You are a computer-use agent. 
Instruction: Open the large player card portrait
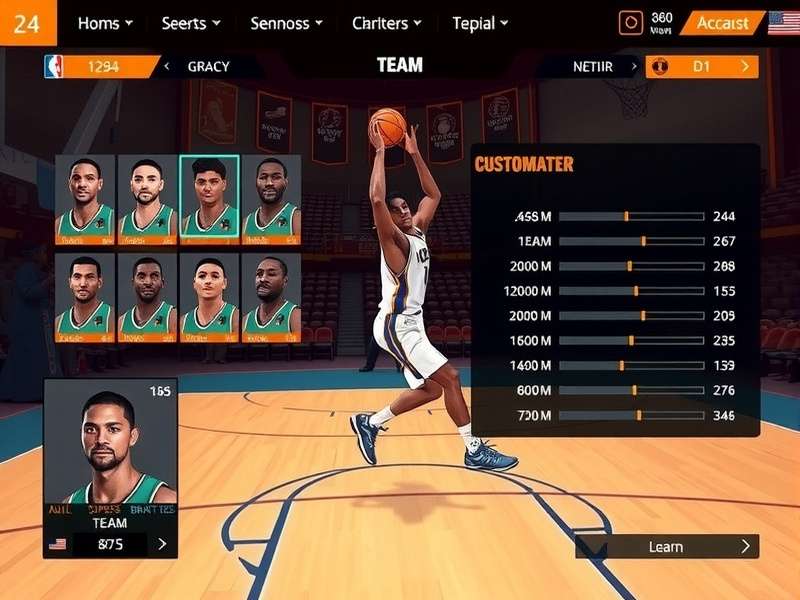pos(110,445)
